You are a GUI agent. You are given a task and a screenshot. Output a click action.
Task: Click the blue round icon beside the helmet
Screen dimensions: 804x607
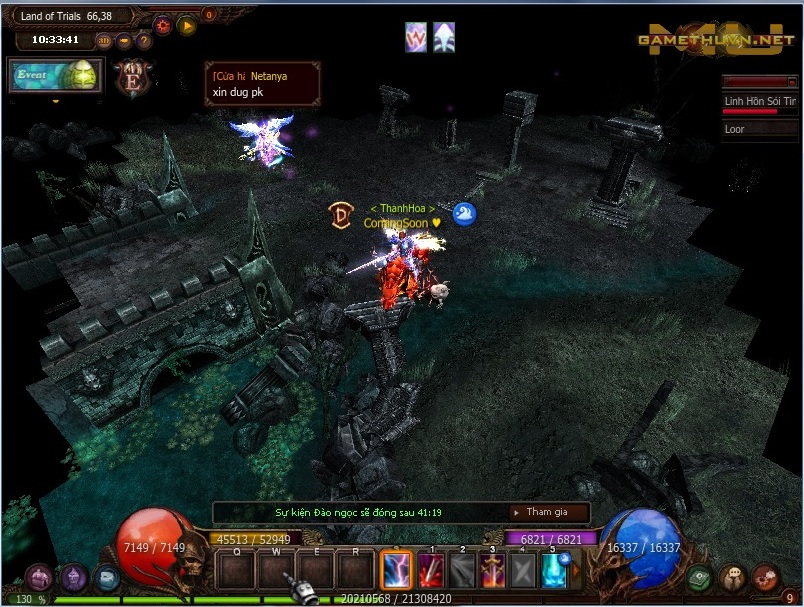coord(106,577)
